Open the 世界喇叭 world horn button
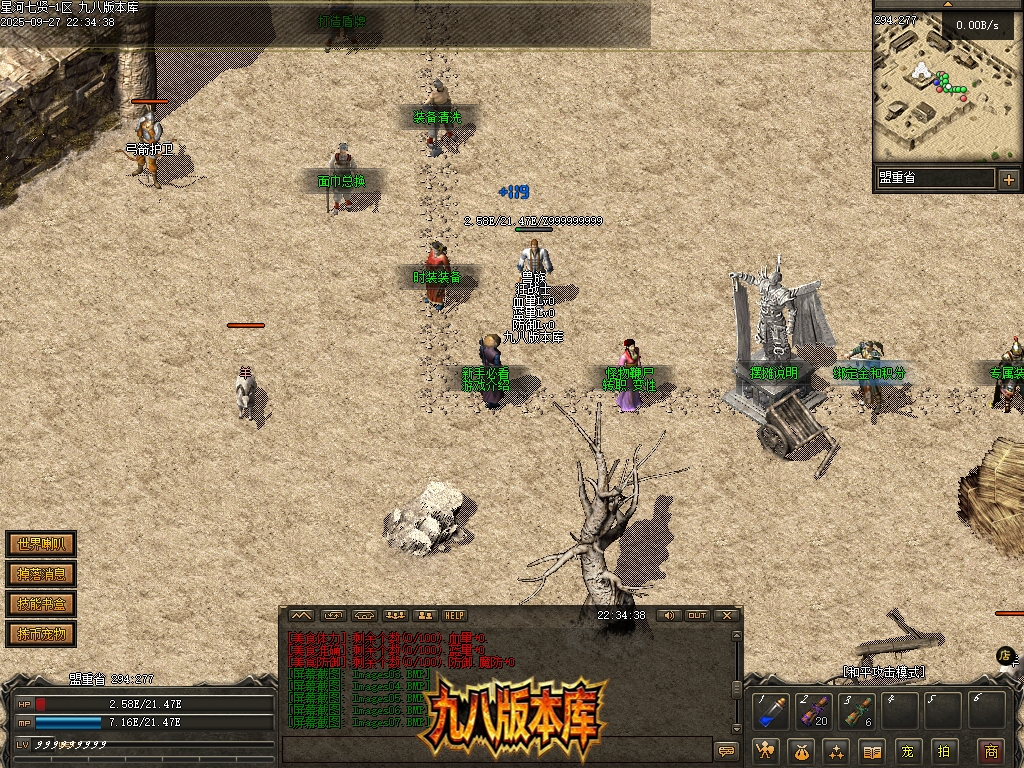Viewport: 1024px width, 768px height. [41, 545]
